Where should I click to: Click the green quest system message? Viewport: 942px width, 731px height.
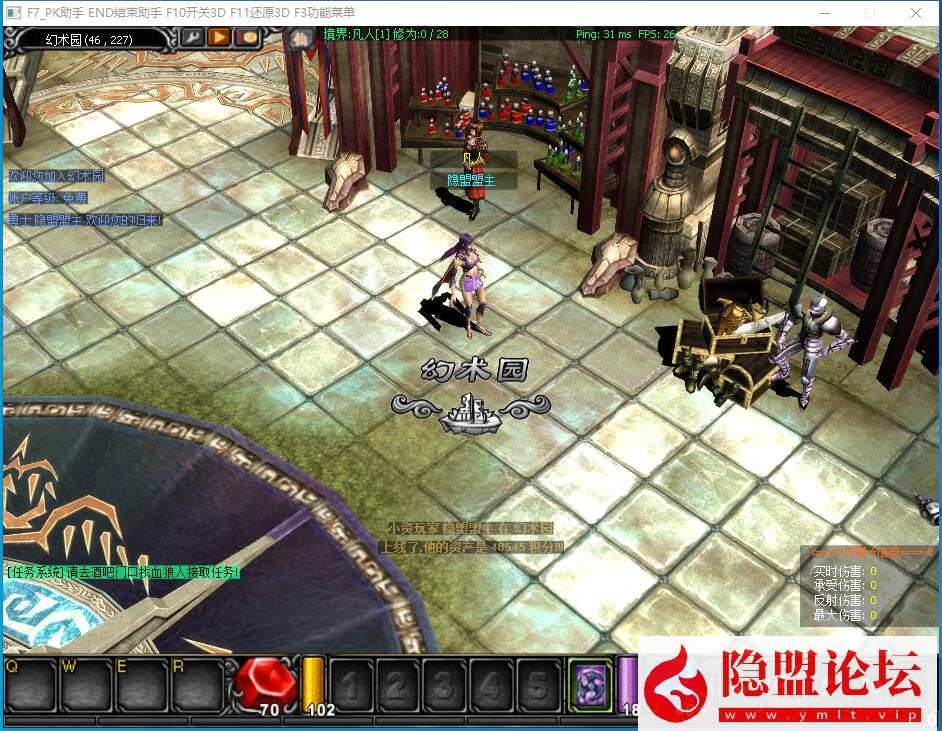click(123, 572)
